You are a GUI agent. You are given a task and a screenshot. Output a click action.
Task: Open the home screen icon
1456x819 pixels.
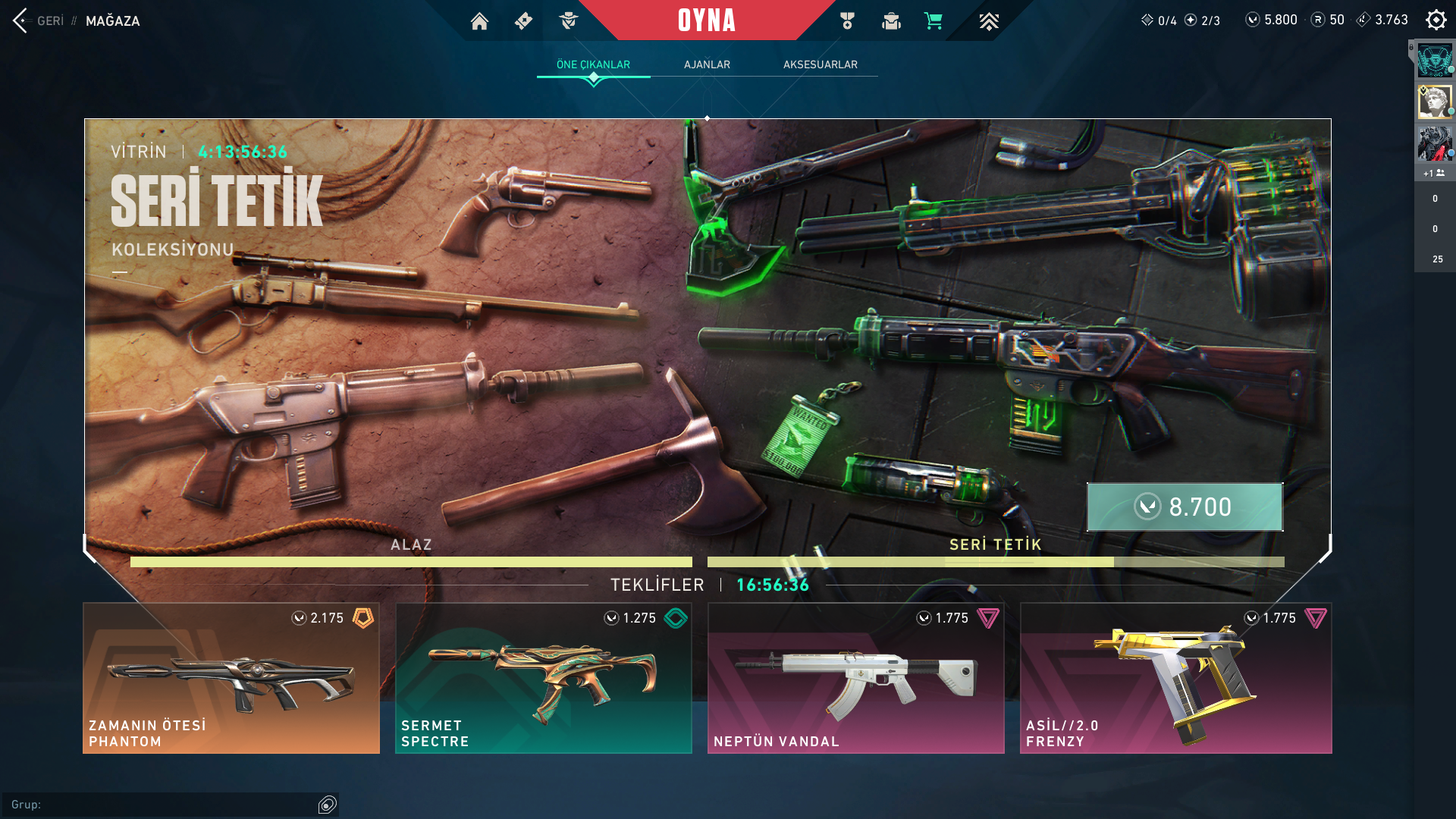pyautogui.click(x=479, y=21)
